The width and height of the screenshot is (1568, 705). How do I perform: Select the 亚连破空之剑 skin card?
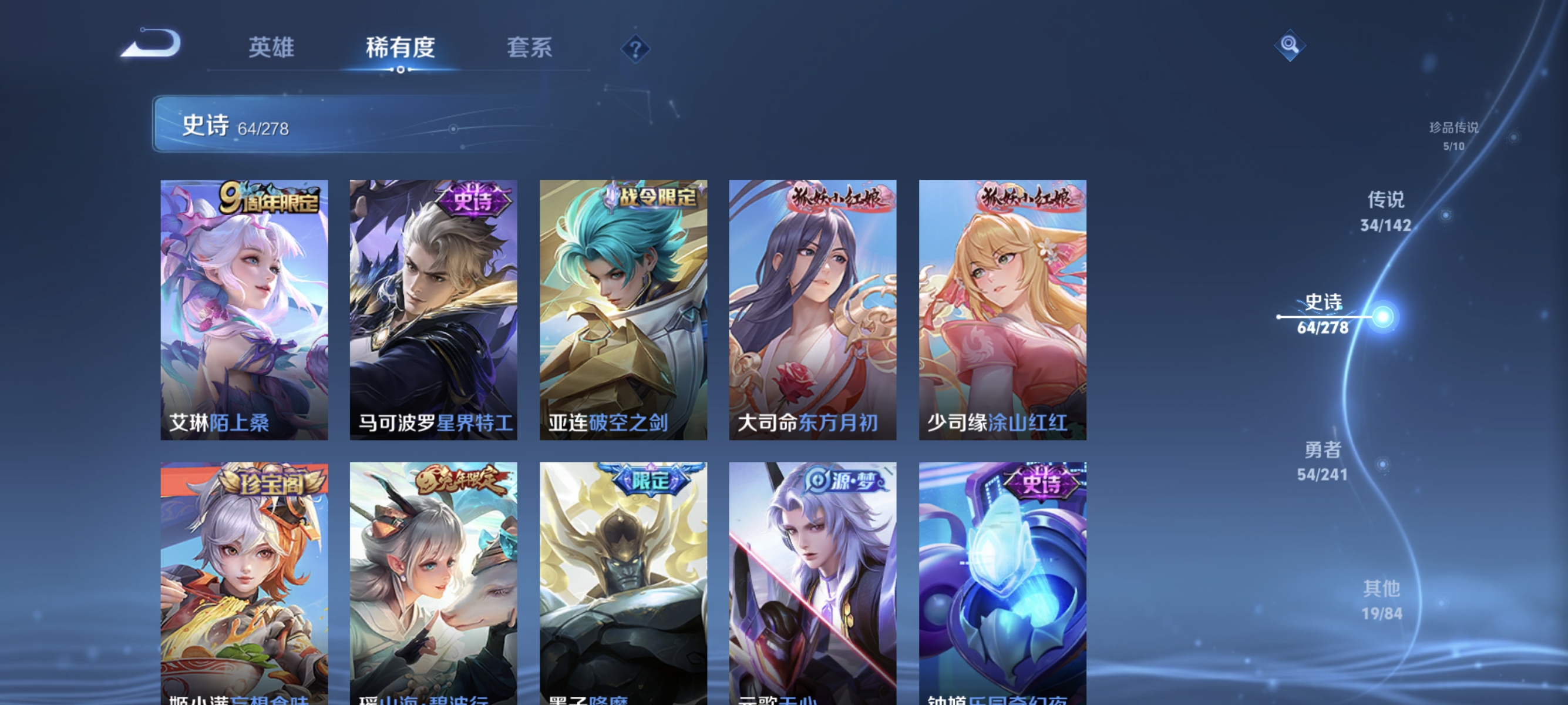coord(622,307)
